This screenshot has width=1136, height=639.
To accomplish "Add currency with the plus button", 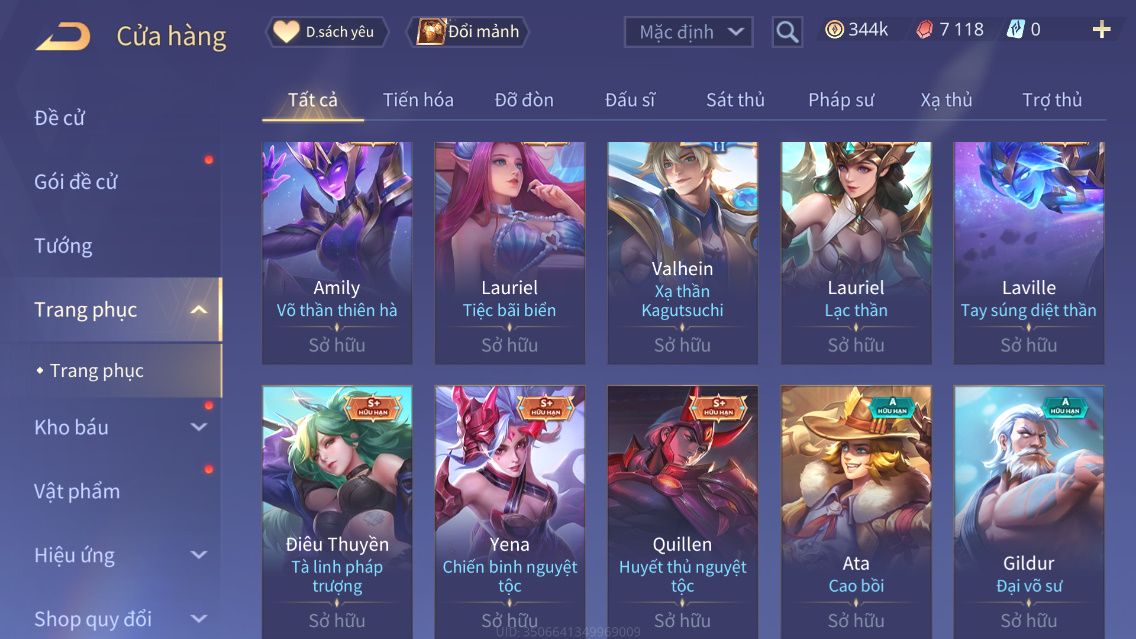I will [1101, 30].
